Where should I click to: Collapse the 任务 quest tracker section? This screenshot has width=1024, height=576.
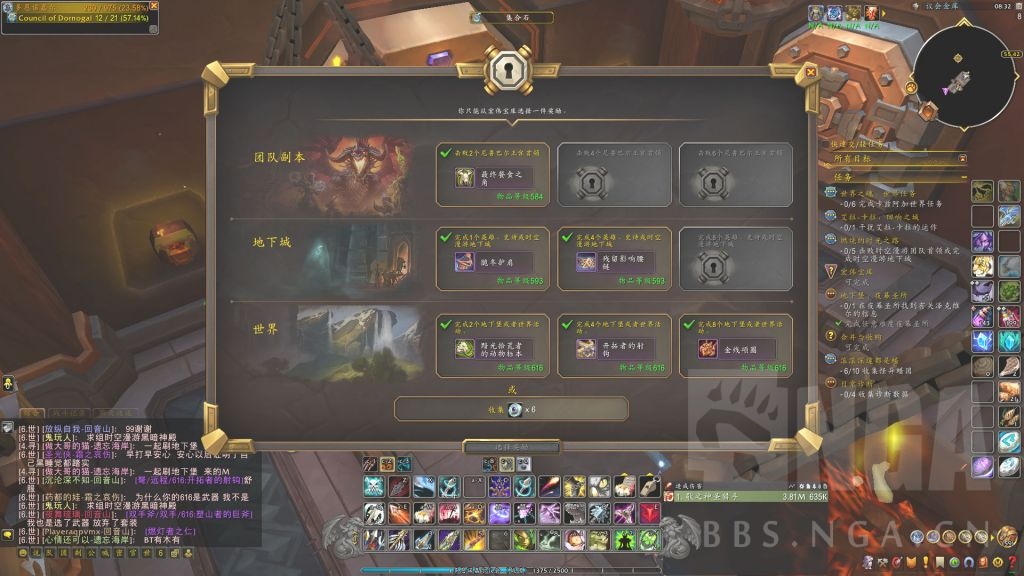point(962,177)
